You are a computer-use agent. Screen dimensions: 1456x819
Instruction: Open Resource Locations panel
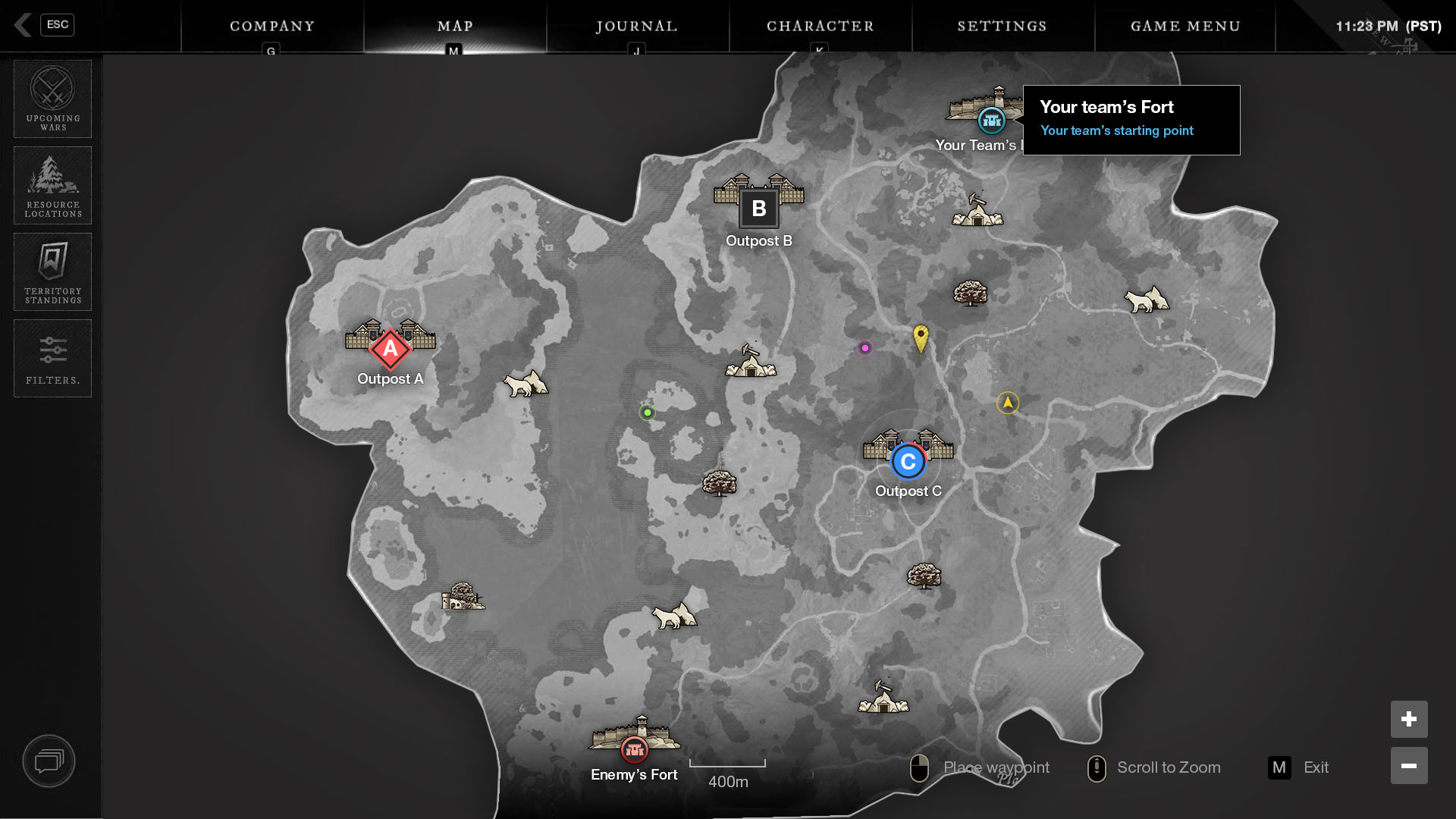(53, 185)
